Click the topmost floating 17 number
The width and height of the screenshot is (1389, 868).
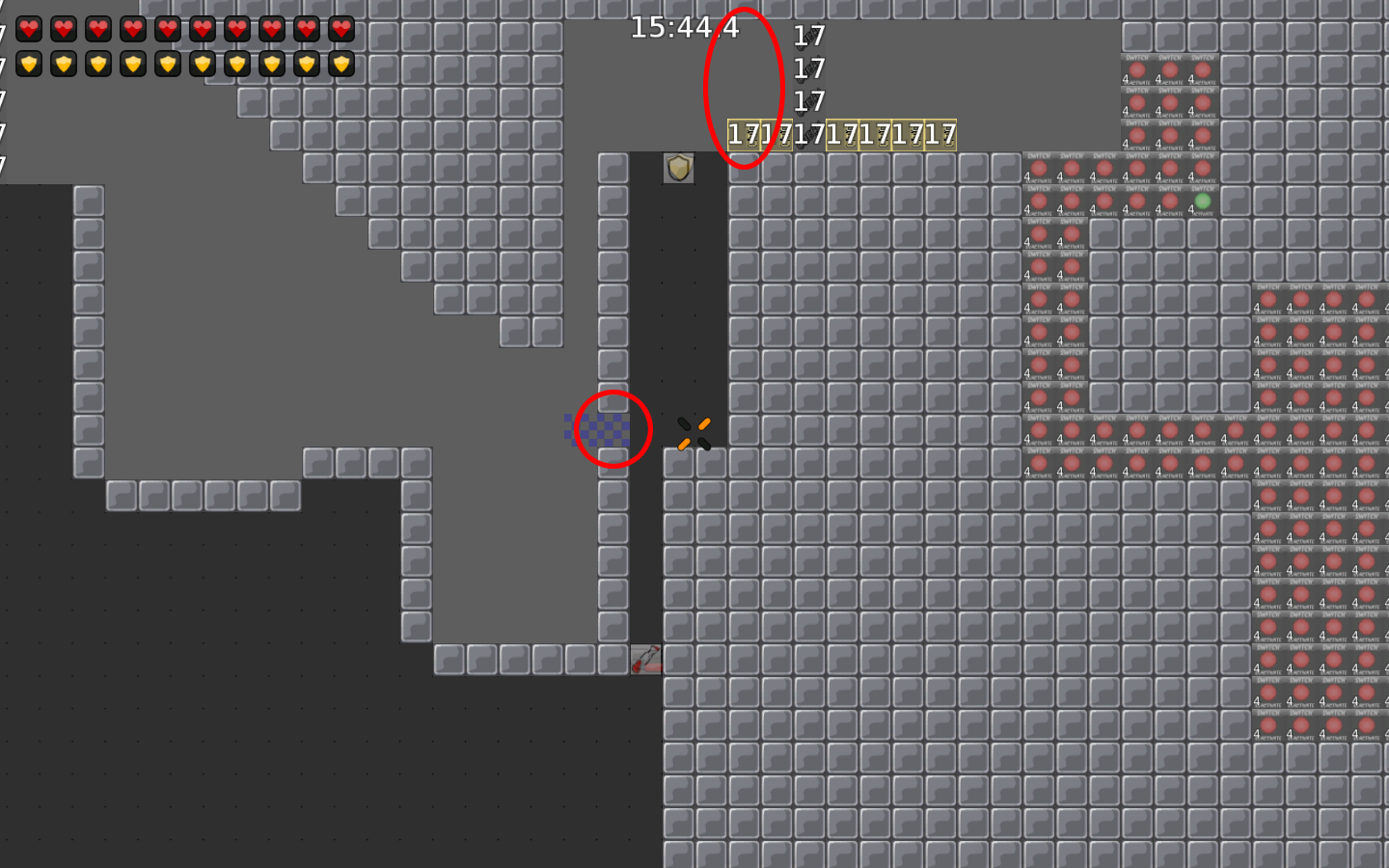point(808,37)
